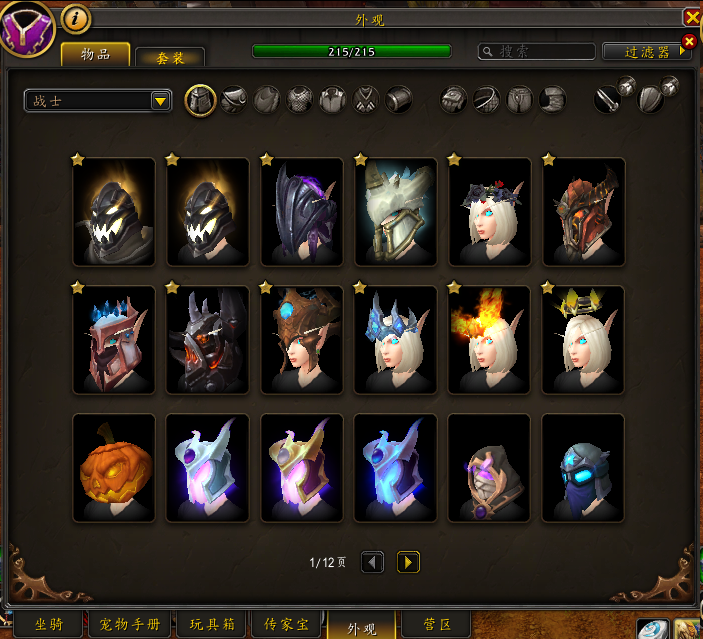
Task: Choose the jack-o'-lantern pumpkin head appearance
Action: [114, 467]
